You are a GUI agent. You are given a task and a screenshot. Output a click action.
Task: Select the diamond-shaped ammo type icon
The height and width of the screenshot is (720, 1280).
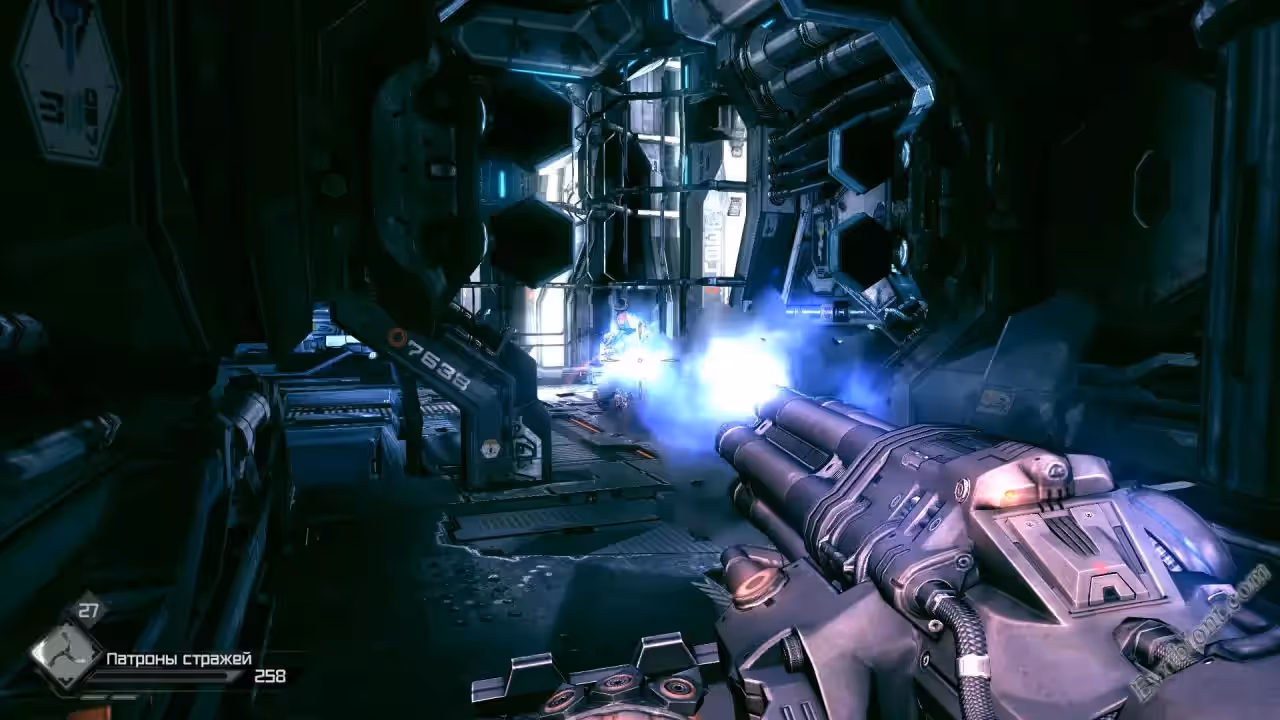pos(65,655)
